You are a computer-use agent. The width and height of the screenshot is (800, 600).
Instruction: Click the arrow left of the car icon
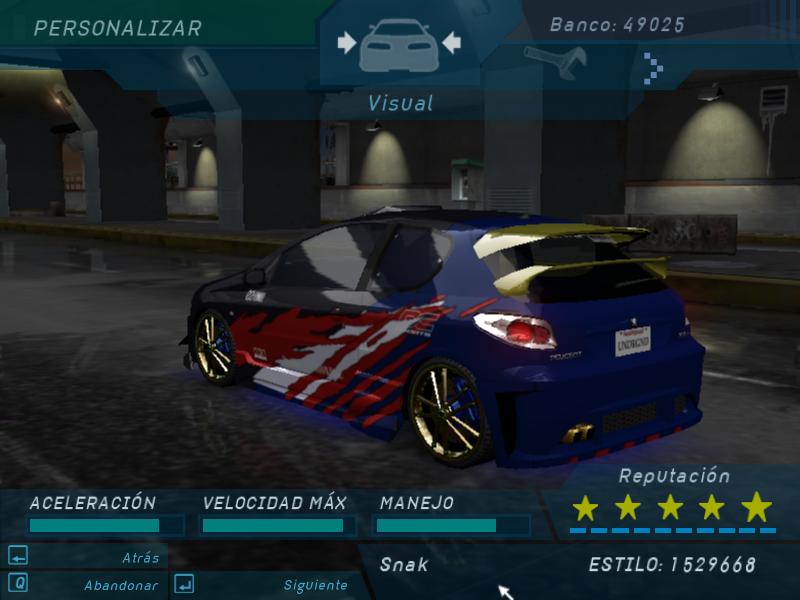(347, 42)
